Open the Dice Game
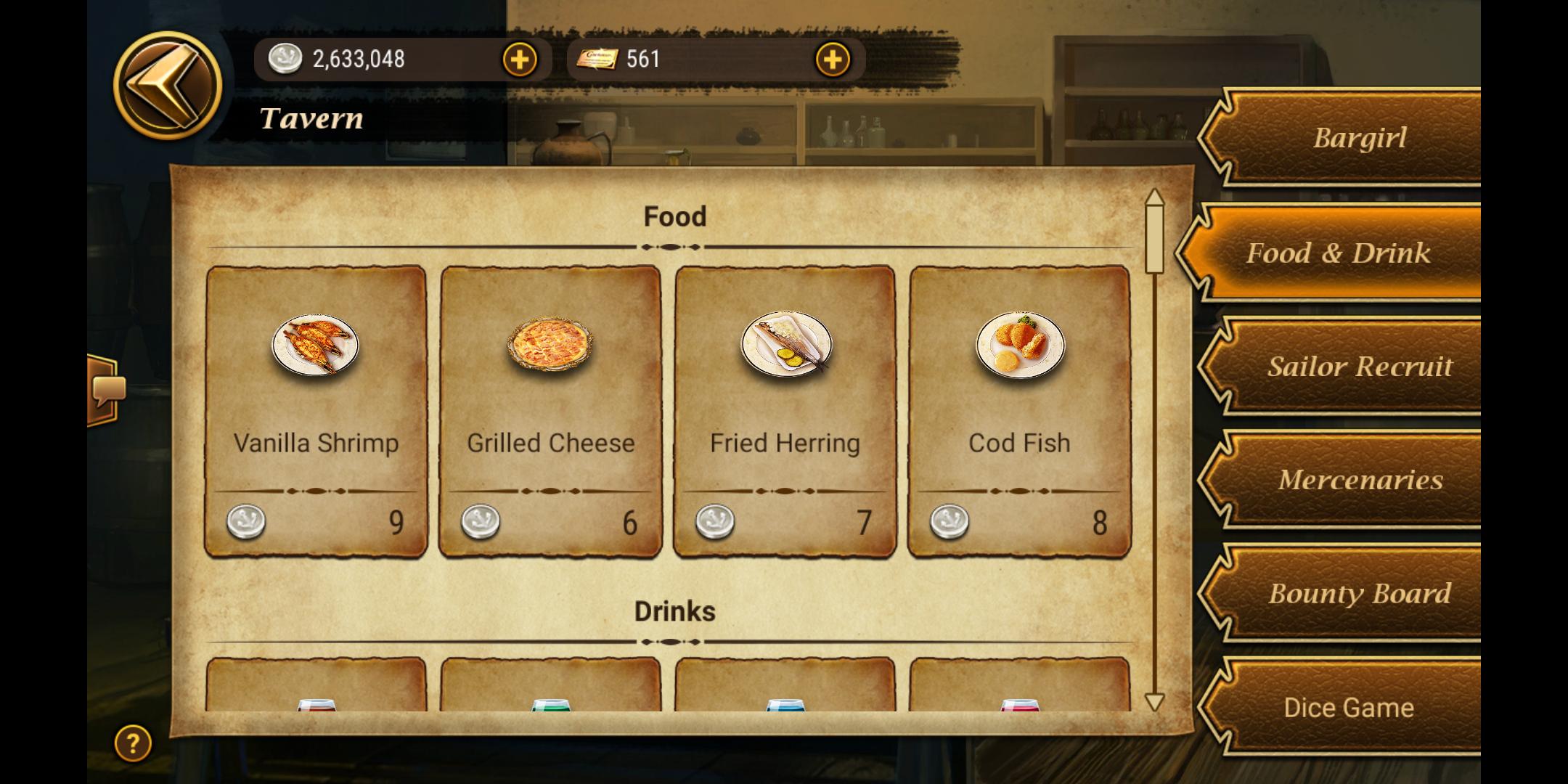This screenshot has width=1568, height=784. [x=1349, y=707]
